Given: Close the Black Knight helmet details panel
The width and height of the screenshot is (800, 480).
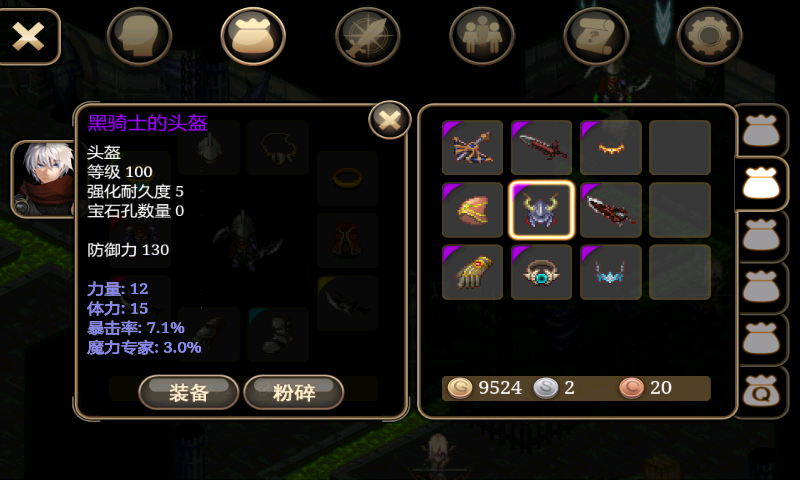Looking at the screenshot, I should click(x=390, y=120).
